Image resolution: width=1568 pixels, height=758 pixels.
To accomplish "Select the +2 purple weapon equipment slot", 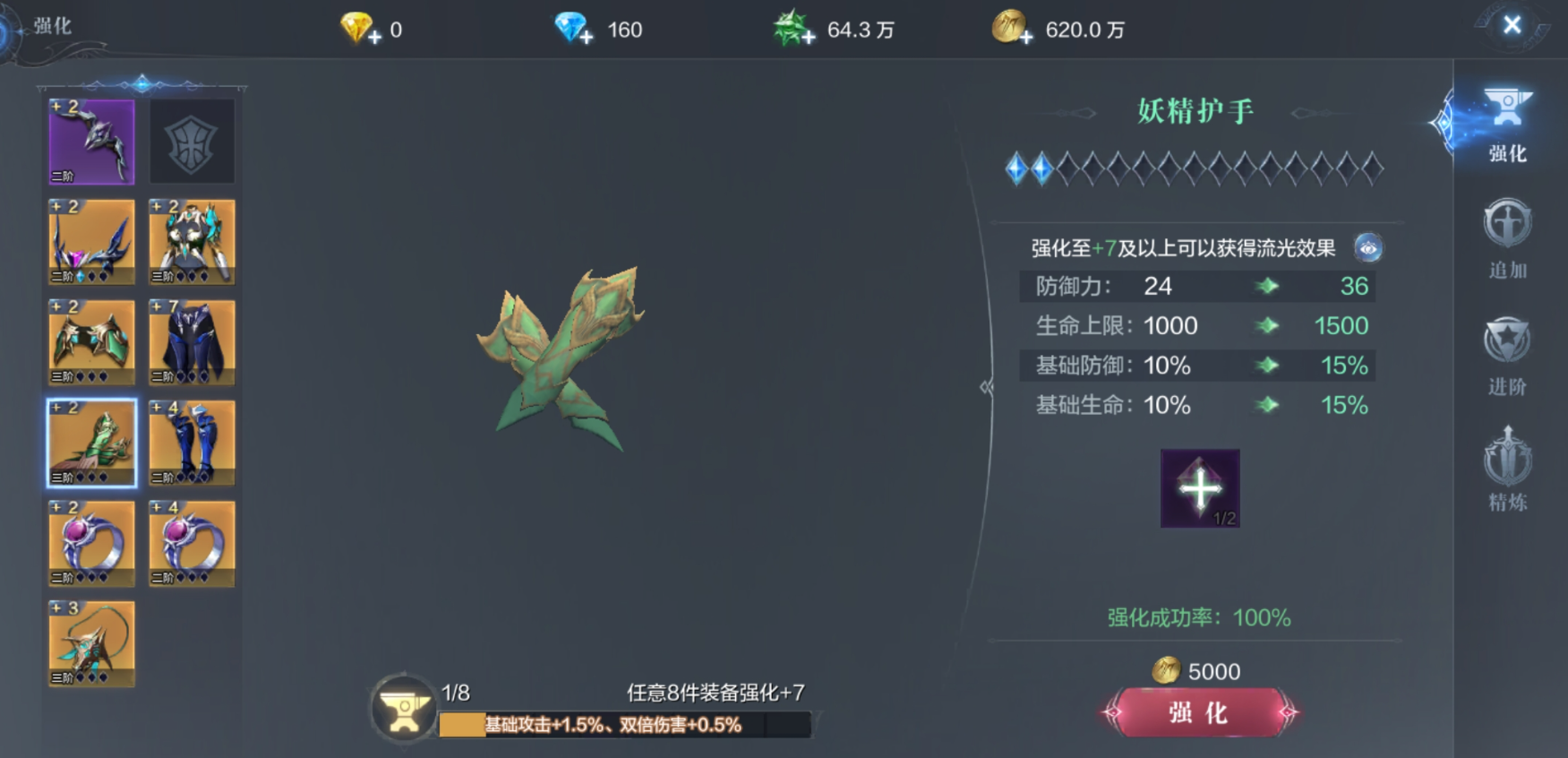I will pos(90,141).
